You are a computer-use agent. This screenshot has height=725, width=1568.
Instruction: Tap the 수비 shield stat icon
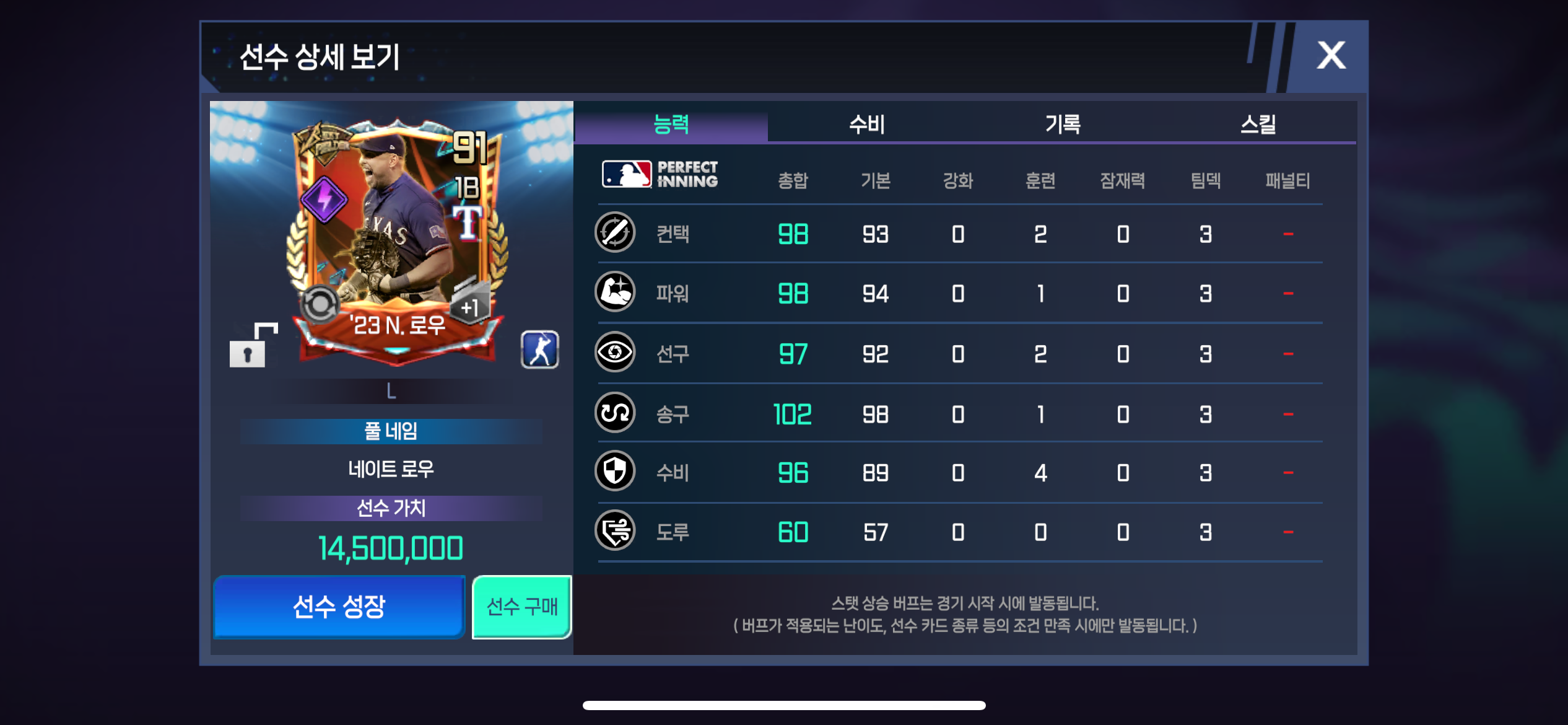[615, 472]
